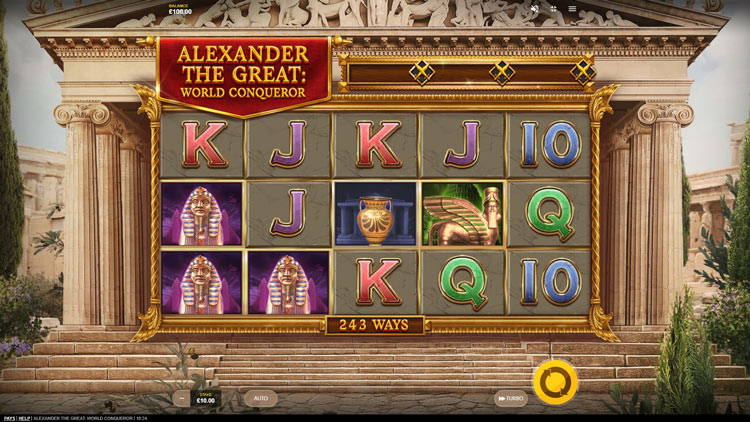Screen dimensions: 750x422
Task: Decrease the stake with the minus button
Action: [x=181, y=398]
